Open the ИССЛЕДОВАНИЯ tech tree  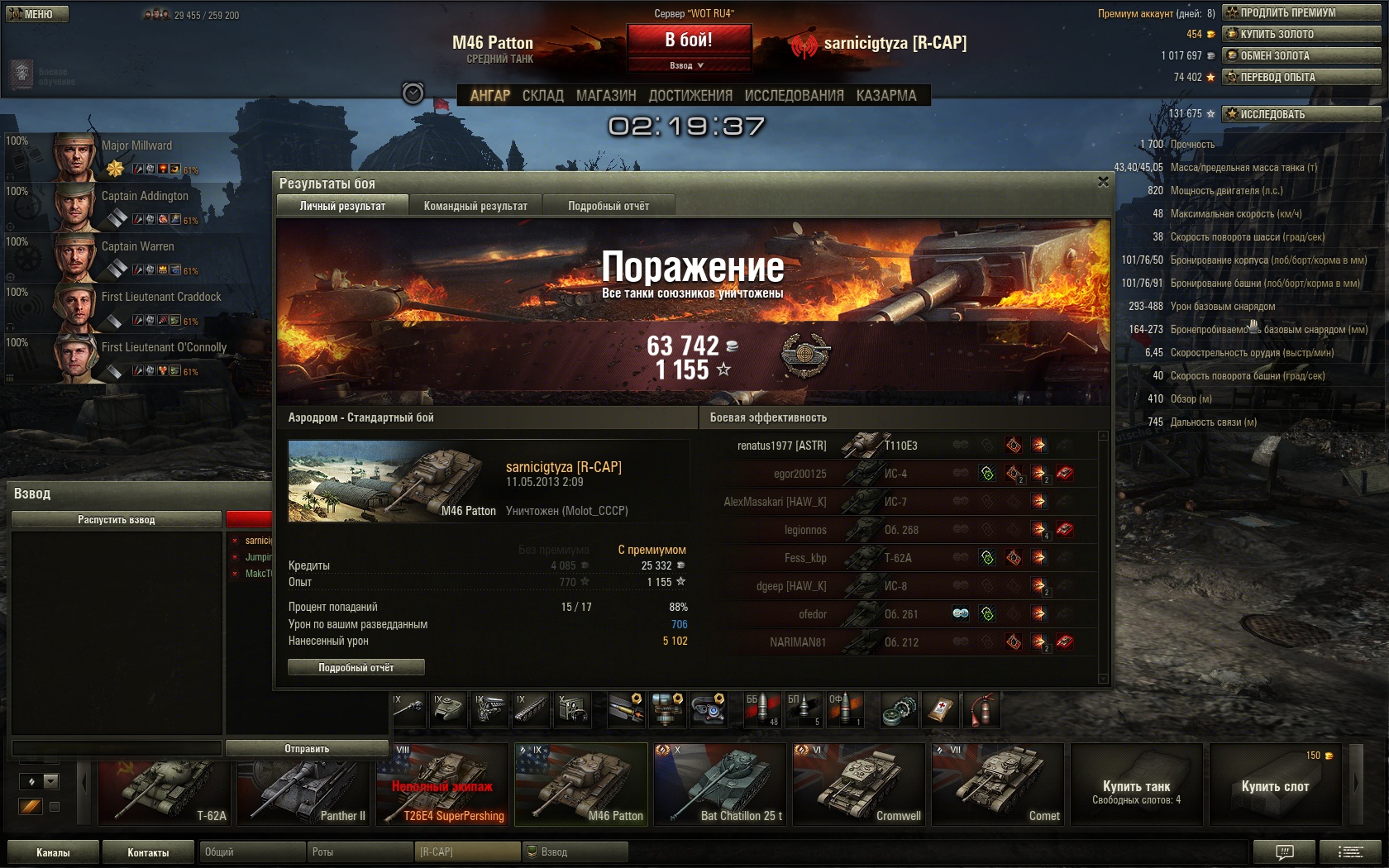(x=794, y=96)
